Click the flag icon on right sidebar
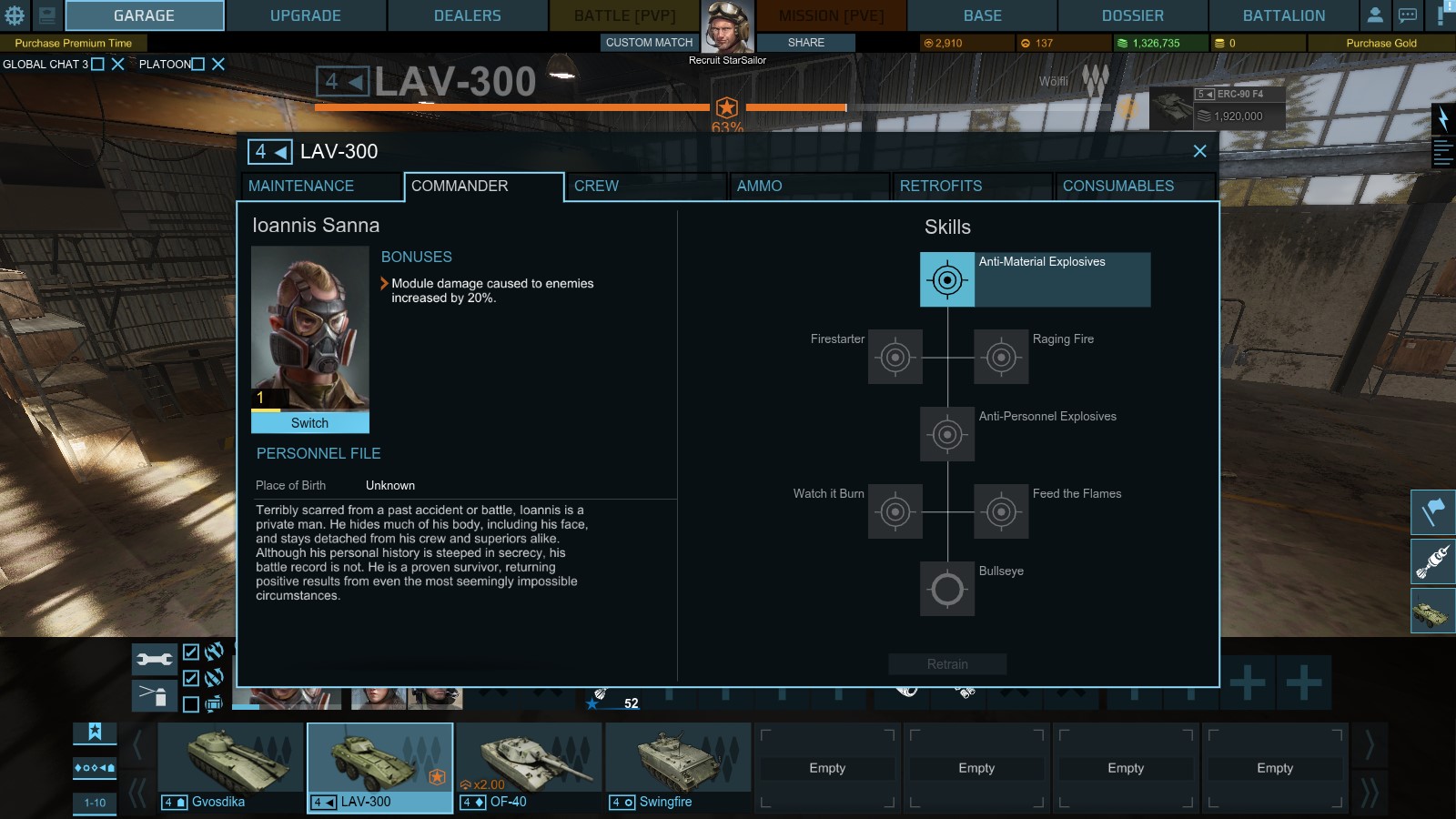This screenshot has height=819, width=1456. coord(1432,513)
